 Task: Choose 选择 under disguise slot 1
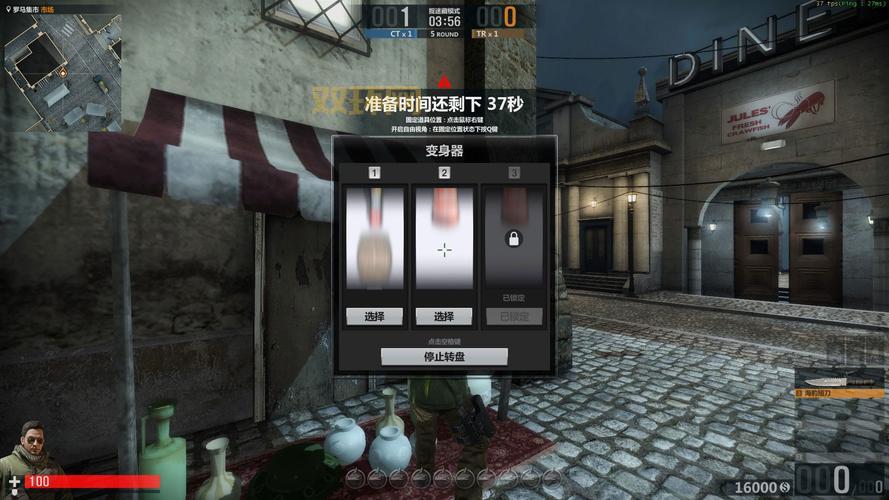[374, 316]
